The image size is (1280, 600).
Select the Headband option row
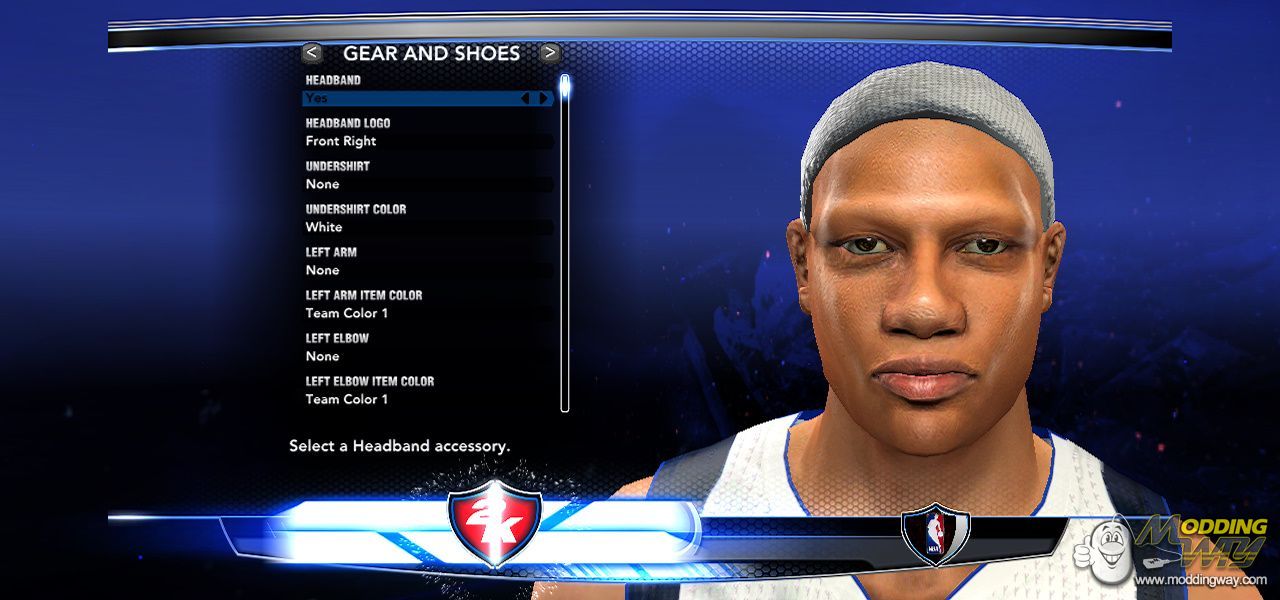coord(410,98)
